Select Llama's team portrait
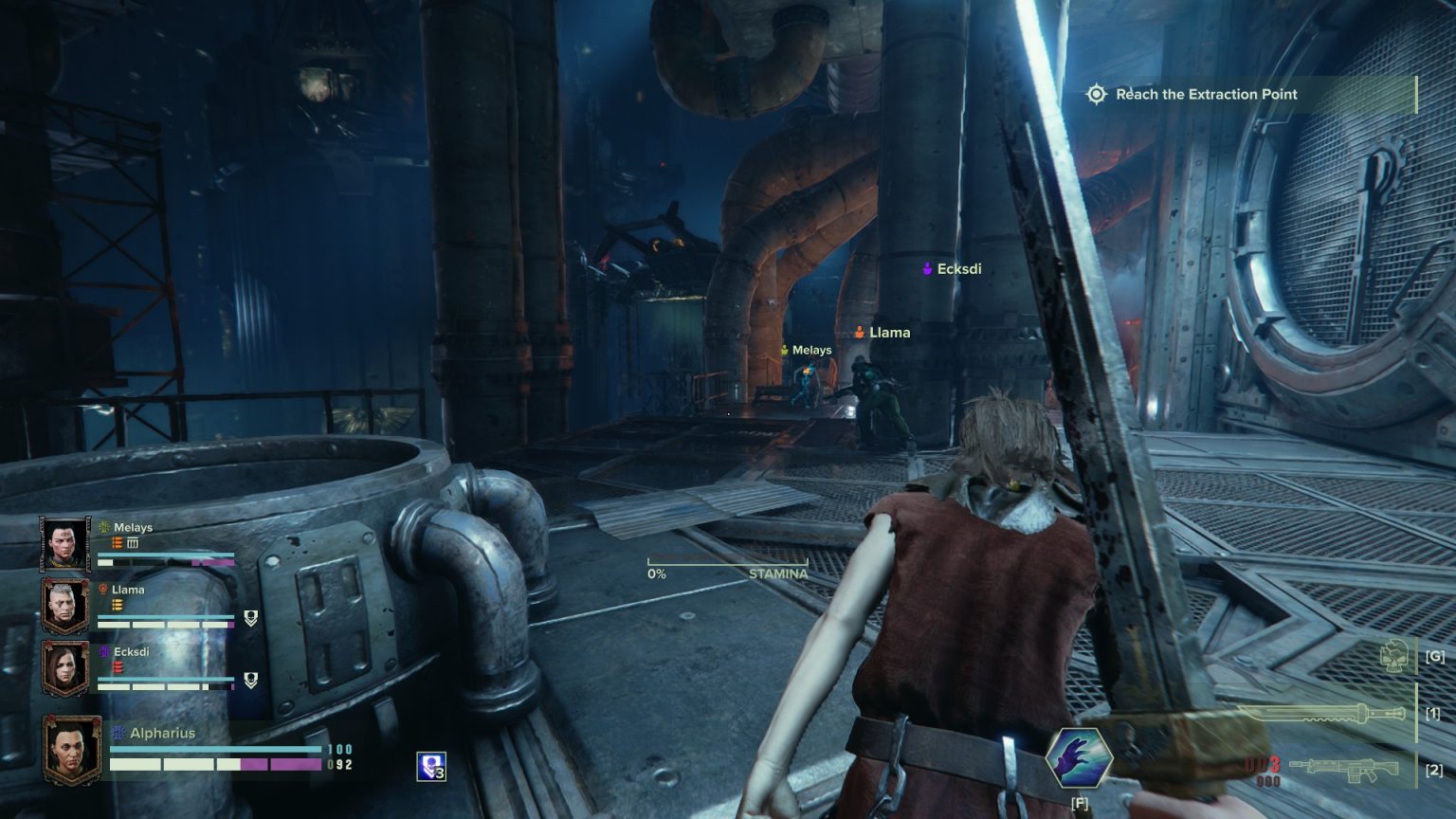The height and width of the screenshot is (819, 1456). pos(65,606)
